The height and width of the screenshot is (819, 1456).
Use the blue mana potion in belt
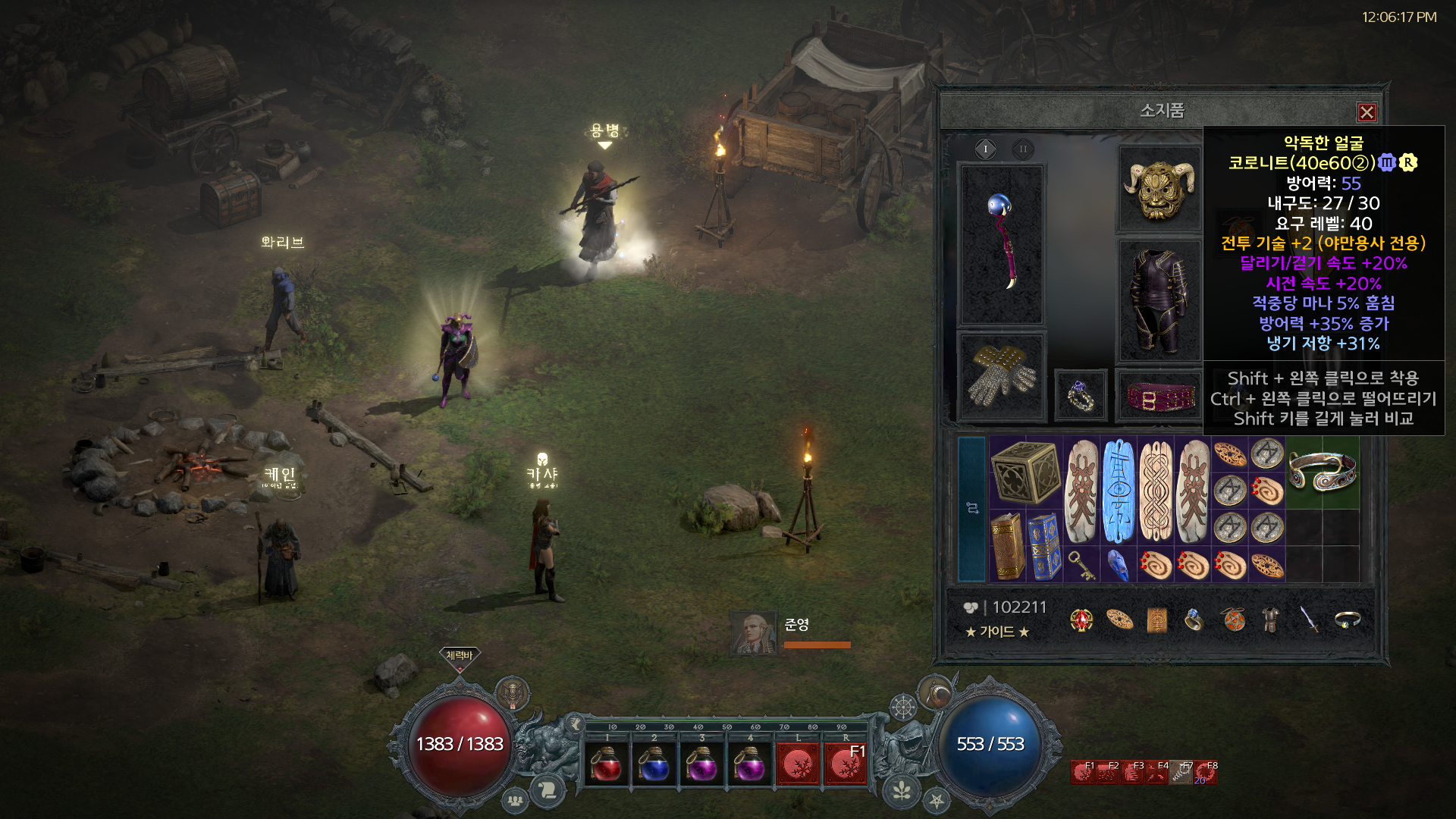(654, 764)
